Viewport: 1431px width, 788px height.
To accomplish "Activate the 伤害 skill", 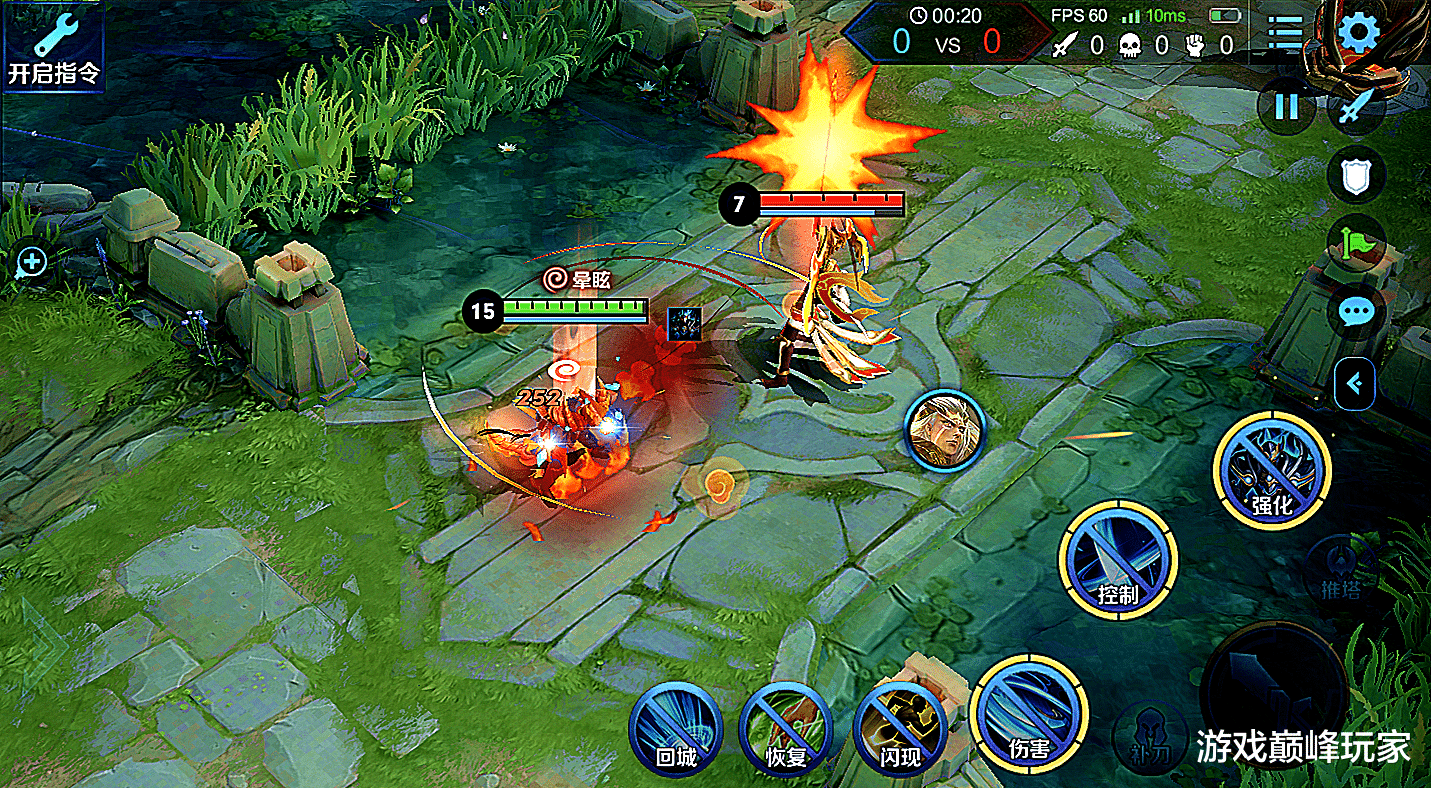I will pyautogui.click(x=1027, y=715).
